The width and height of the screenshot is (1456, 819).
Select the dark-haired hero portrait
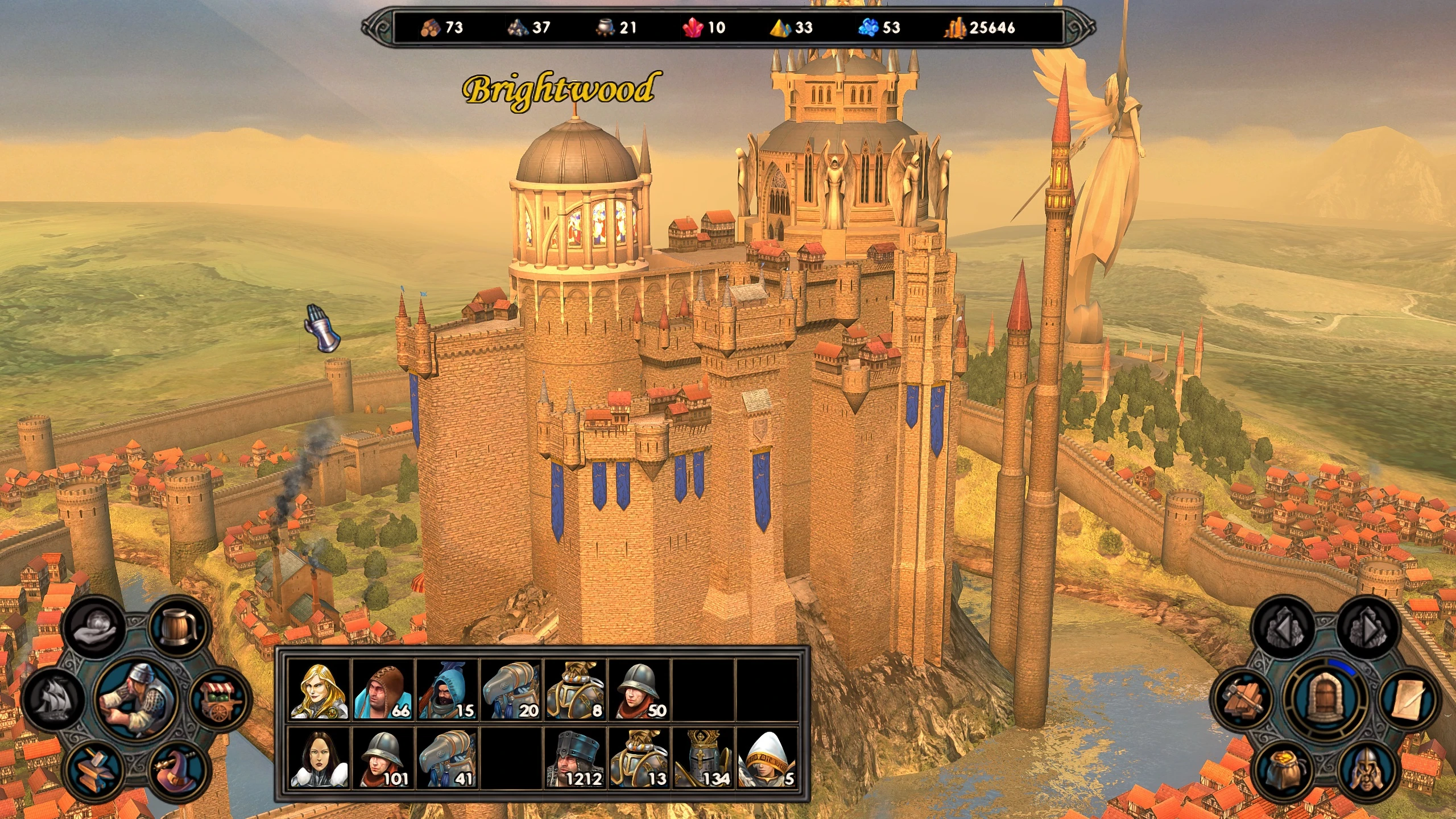(x=318, y=758)
